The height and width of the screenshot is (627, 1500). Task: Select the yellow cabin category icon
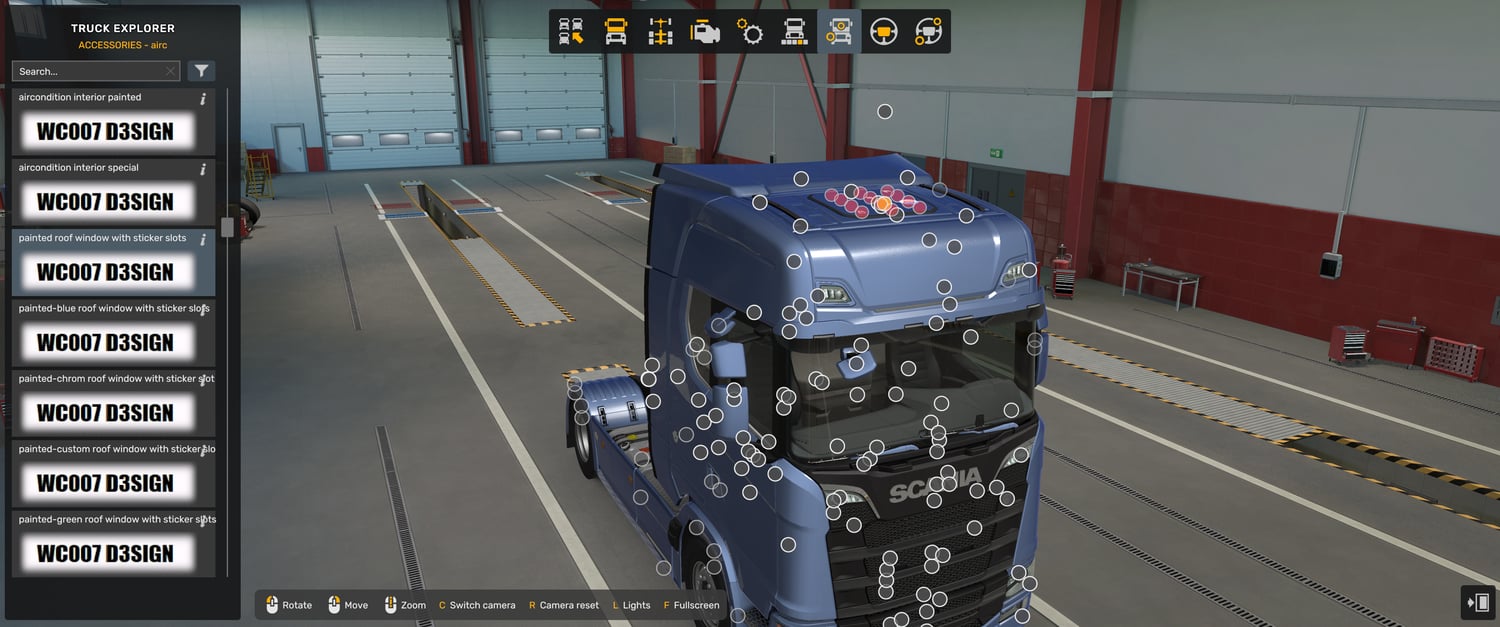pos(616,32)
